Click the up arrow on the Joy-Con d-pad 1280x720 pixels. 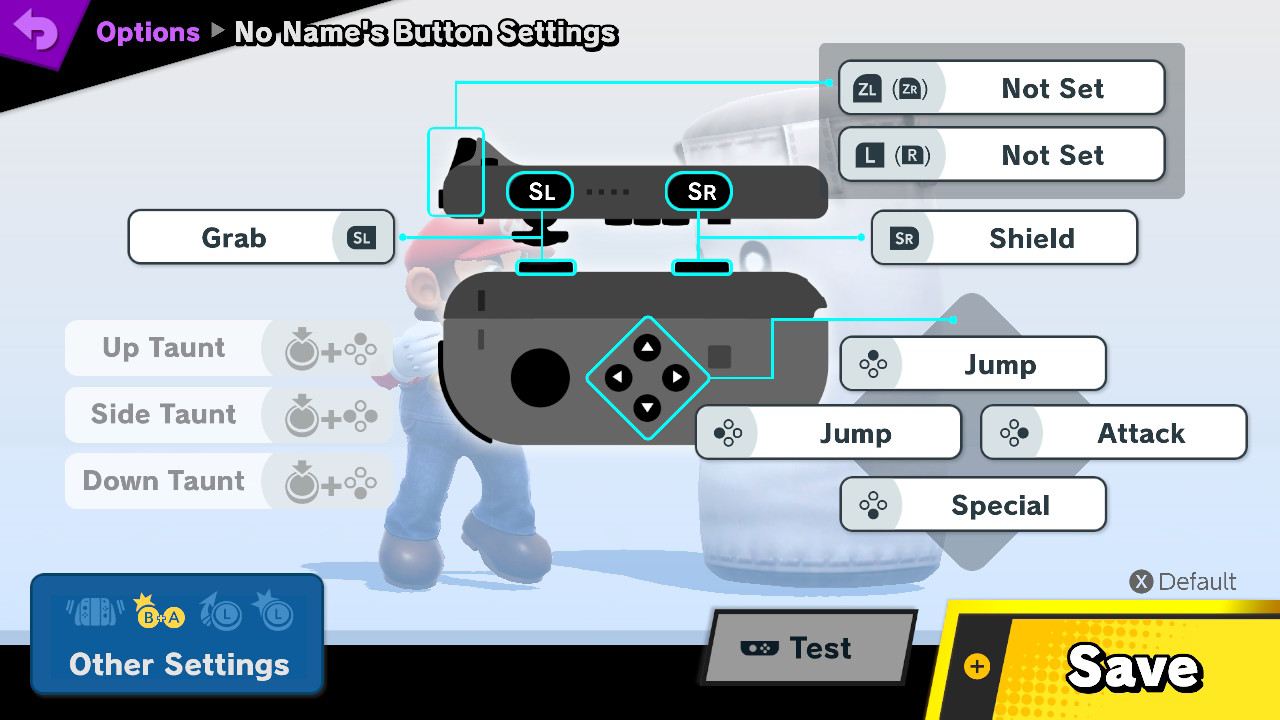(x=649, y=347)
